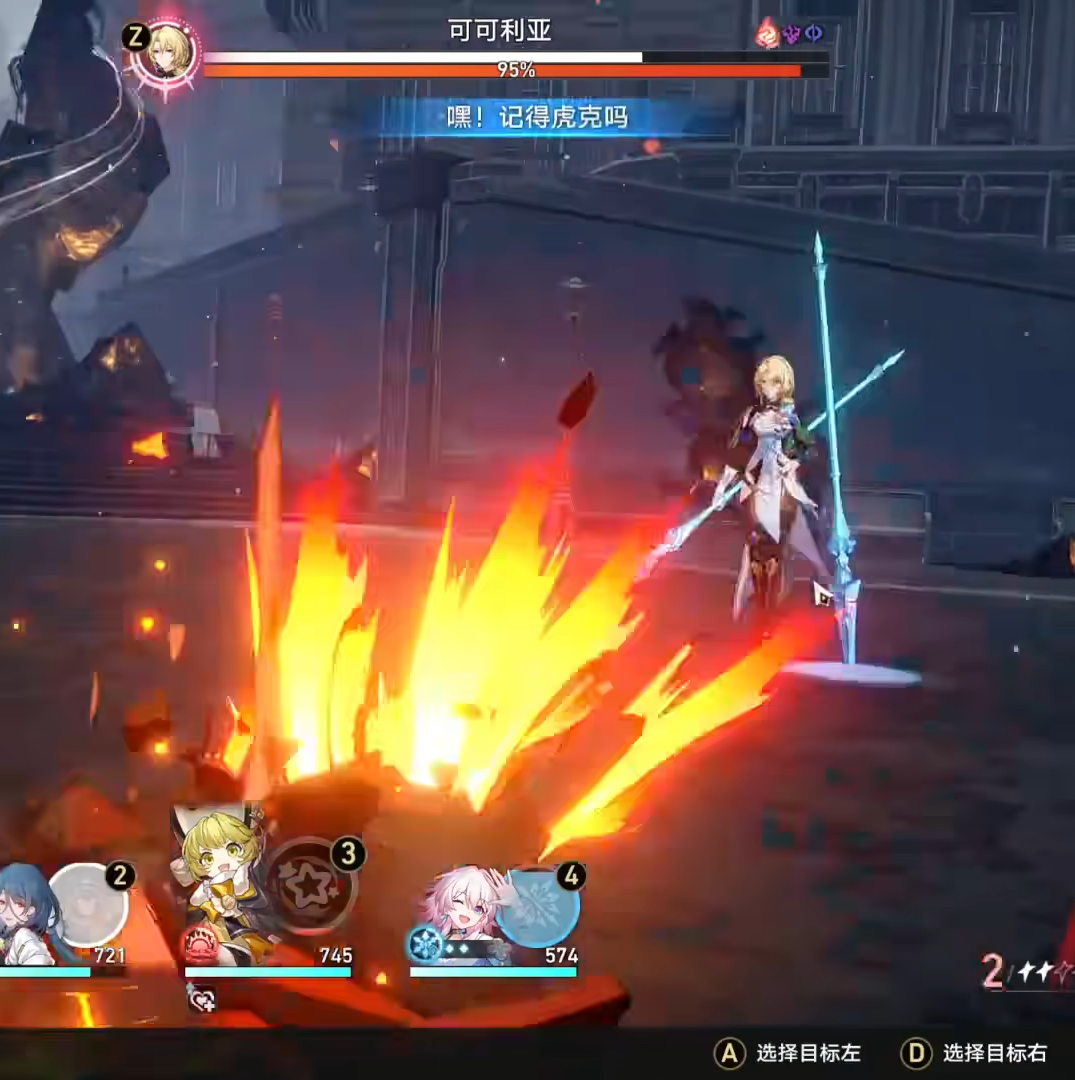Activate the blue-haired character's ultimate icon
This screenshot has height=1080, width=1075.
(x=88, y=905)
